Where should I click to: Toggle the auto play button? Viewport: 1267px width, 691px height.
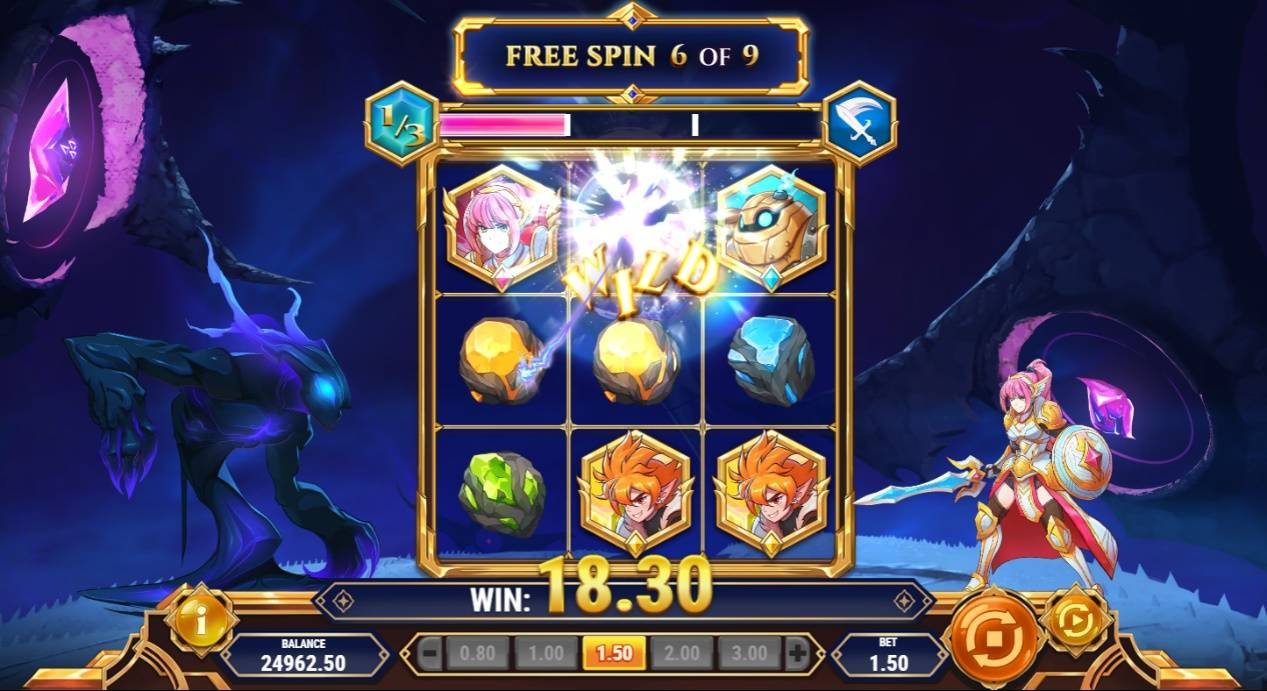click(x=1076, y=622)
